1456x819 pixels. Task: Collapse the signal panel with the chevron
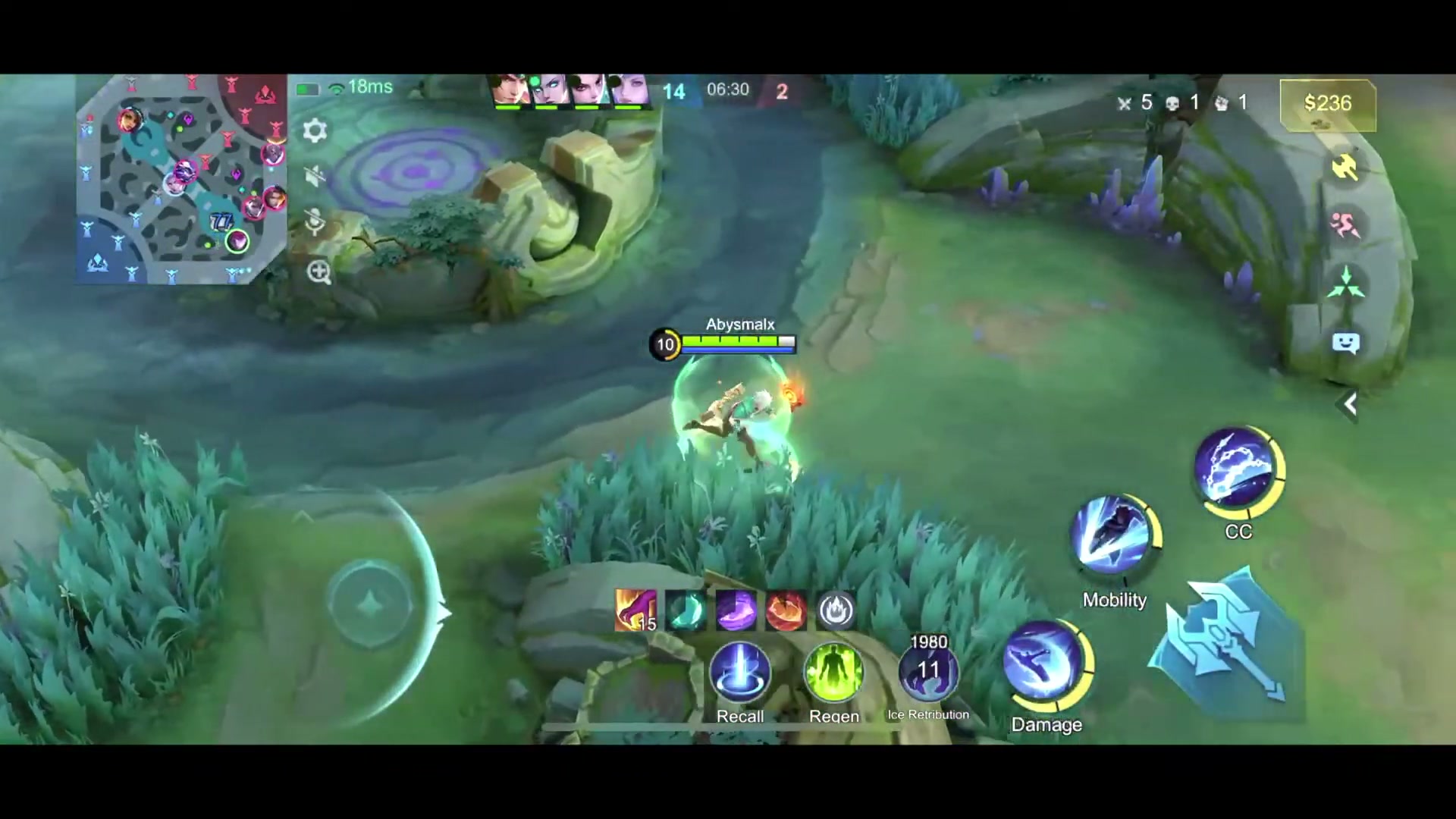[x=1350, y=404]
